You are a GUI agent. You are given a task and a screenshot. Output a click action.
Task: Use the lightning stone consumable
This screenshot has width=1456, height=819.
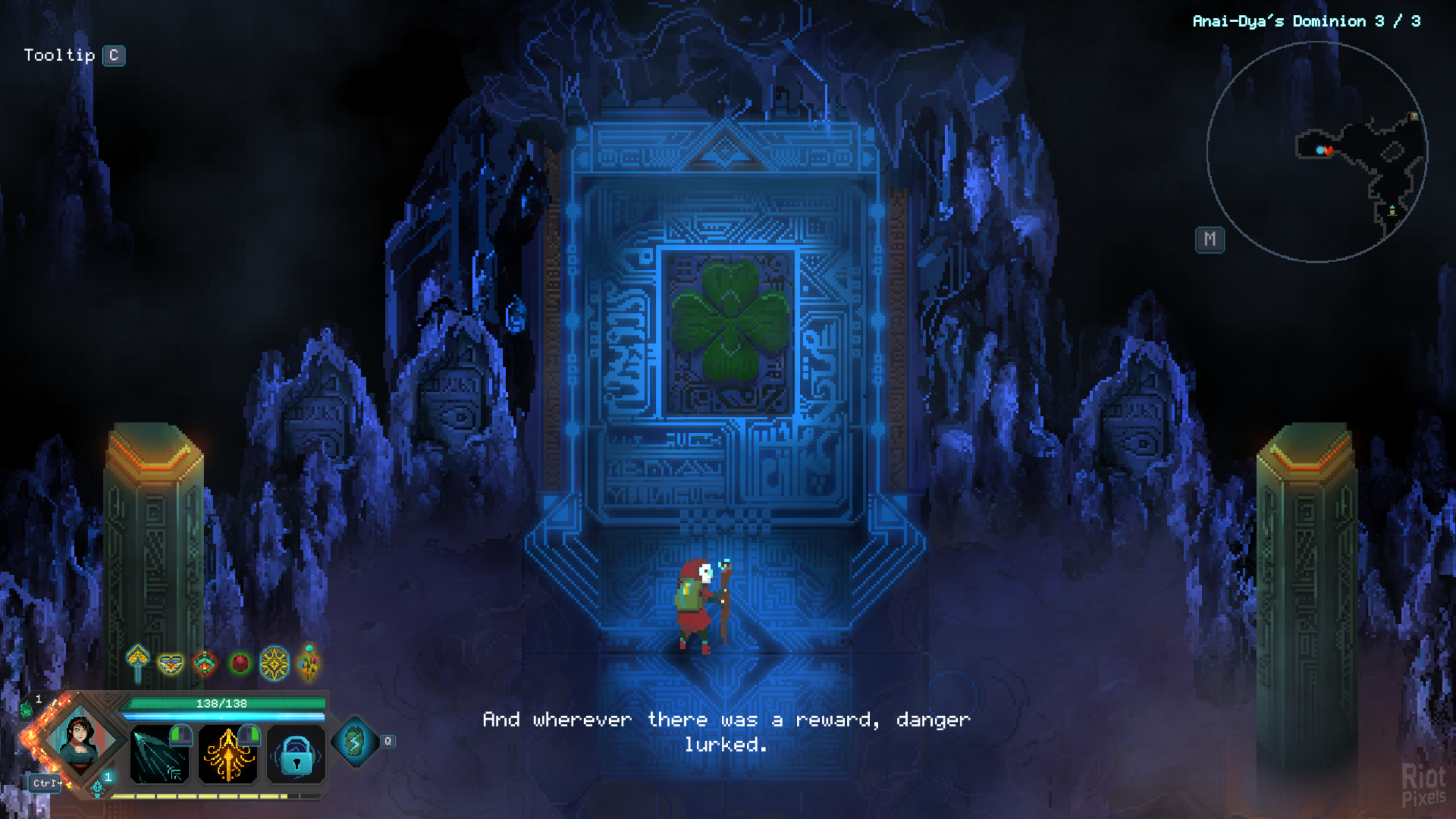click(355, 741)
